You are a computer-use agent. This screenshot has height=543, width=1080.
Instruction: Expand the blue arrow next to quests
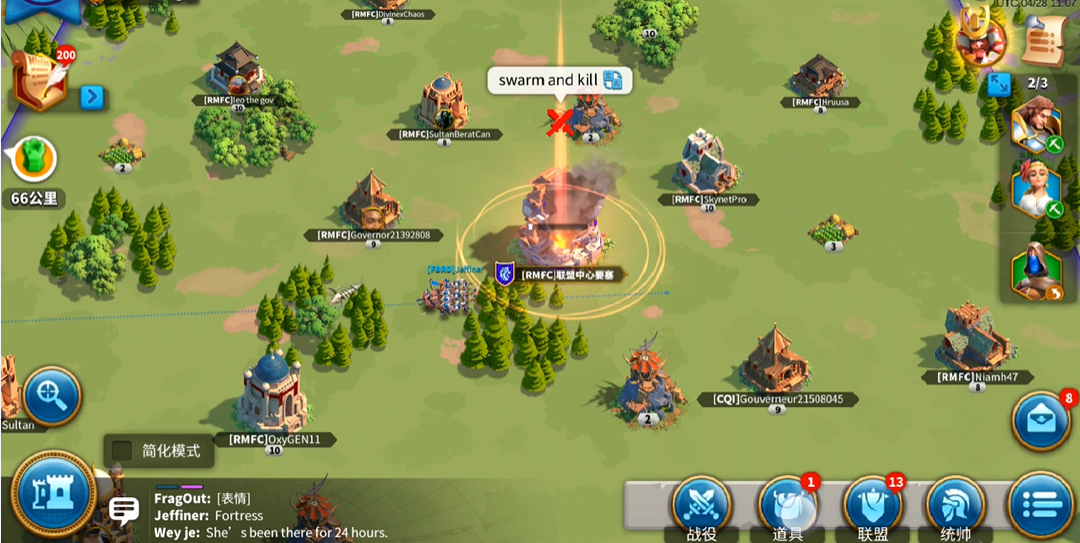pos(92,97)
